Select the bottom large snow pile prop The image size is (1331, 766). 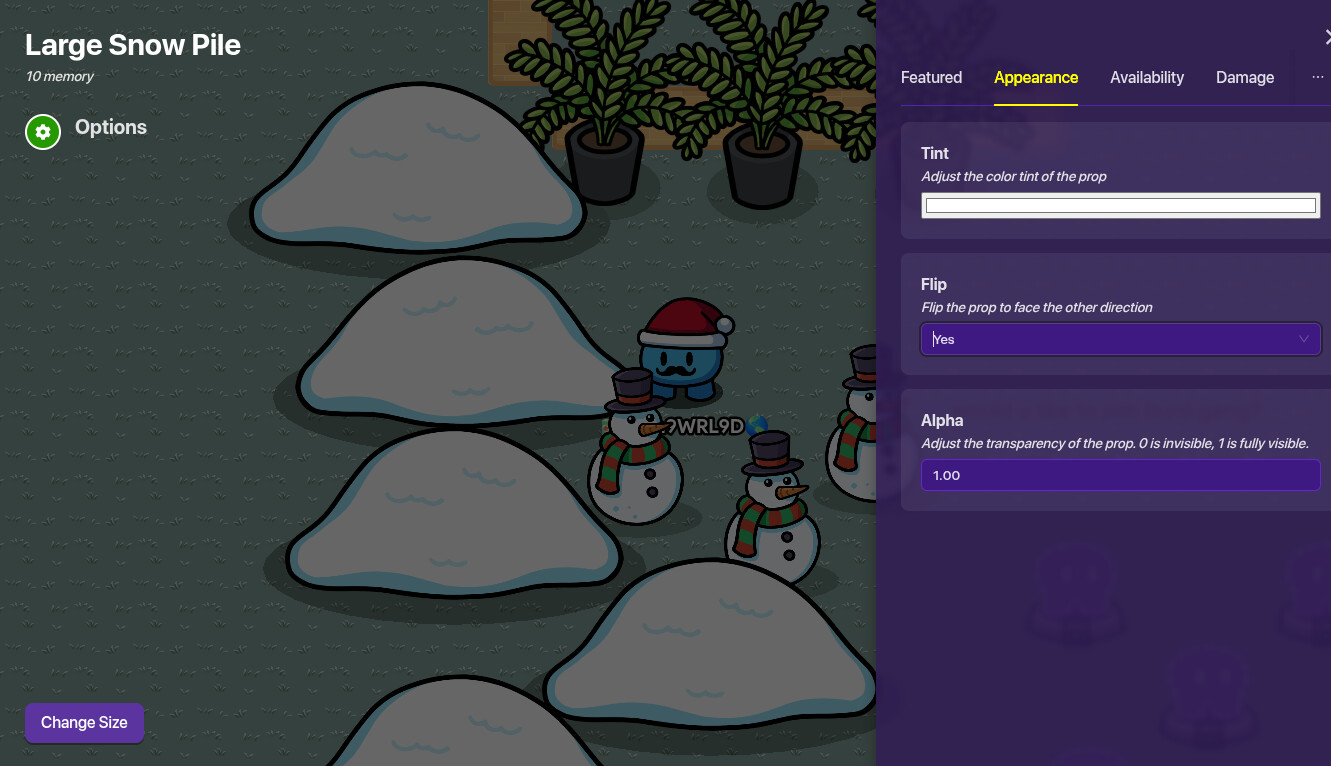coord(710,650)
